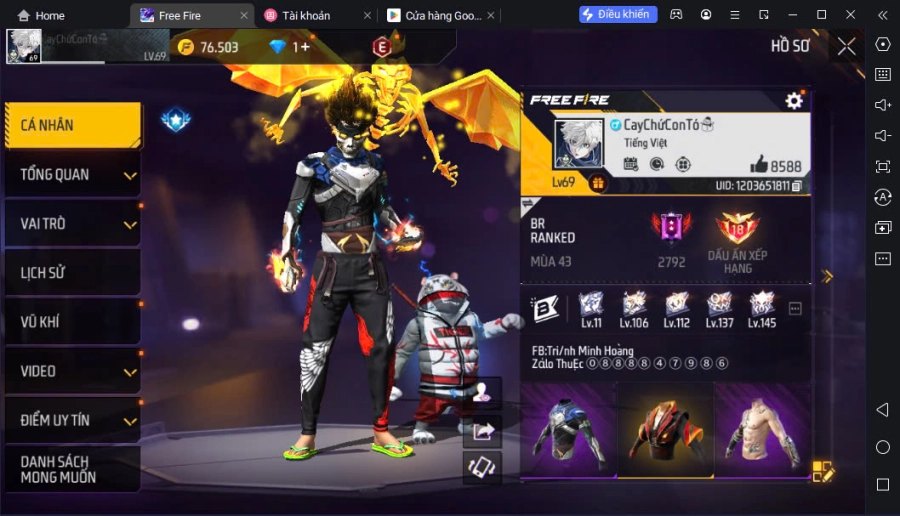
Task: Choose the ĐIỂM UY TÍN entry
Action: [x=71, y=420]
